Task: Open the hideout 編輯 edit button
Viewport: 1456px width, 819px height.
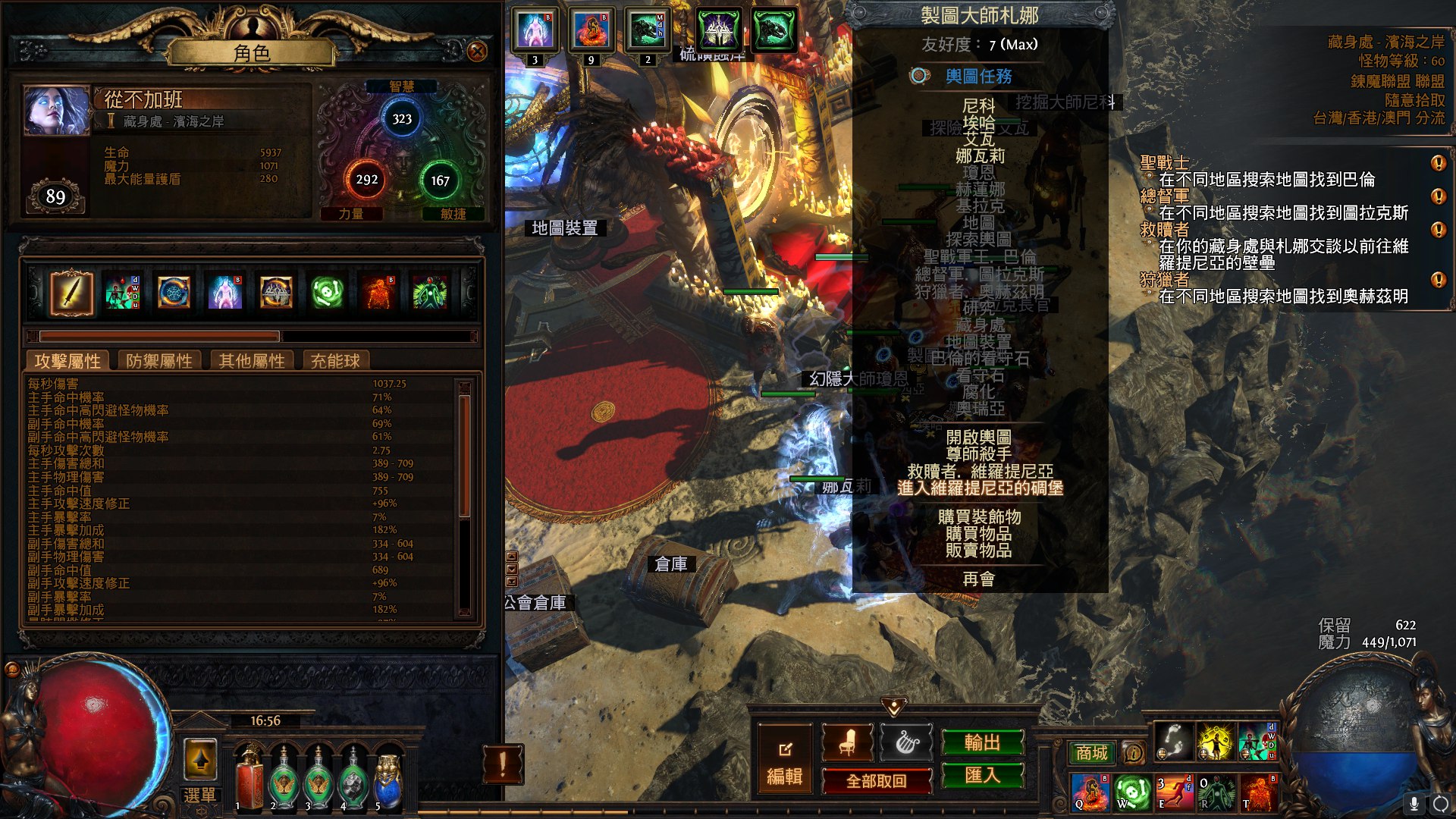Action: (x=785, y=762)
